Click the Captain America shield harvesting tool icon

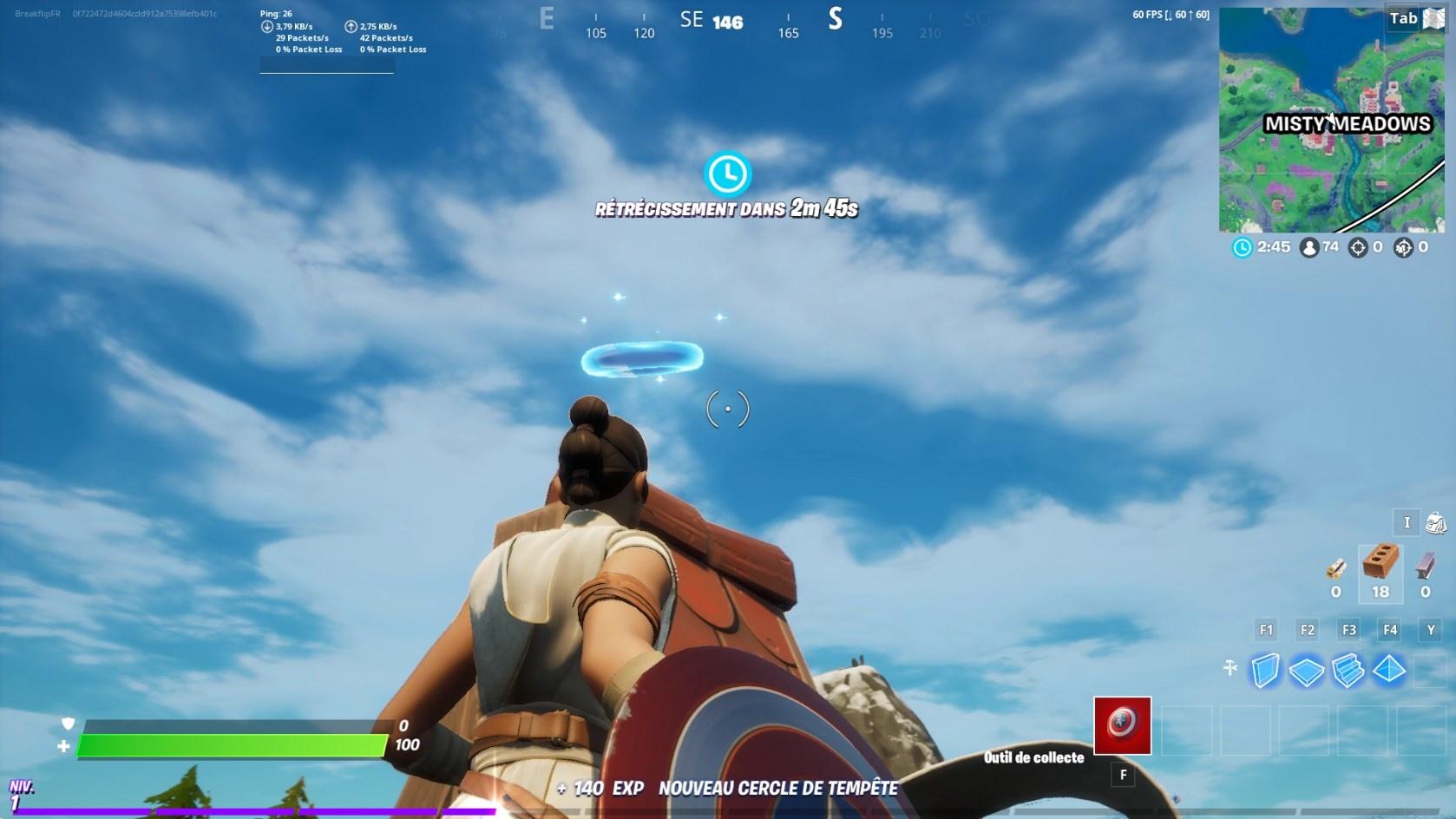pyautogui.click(x=1122, y=726)
